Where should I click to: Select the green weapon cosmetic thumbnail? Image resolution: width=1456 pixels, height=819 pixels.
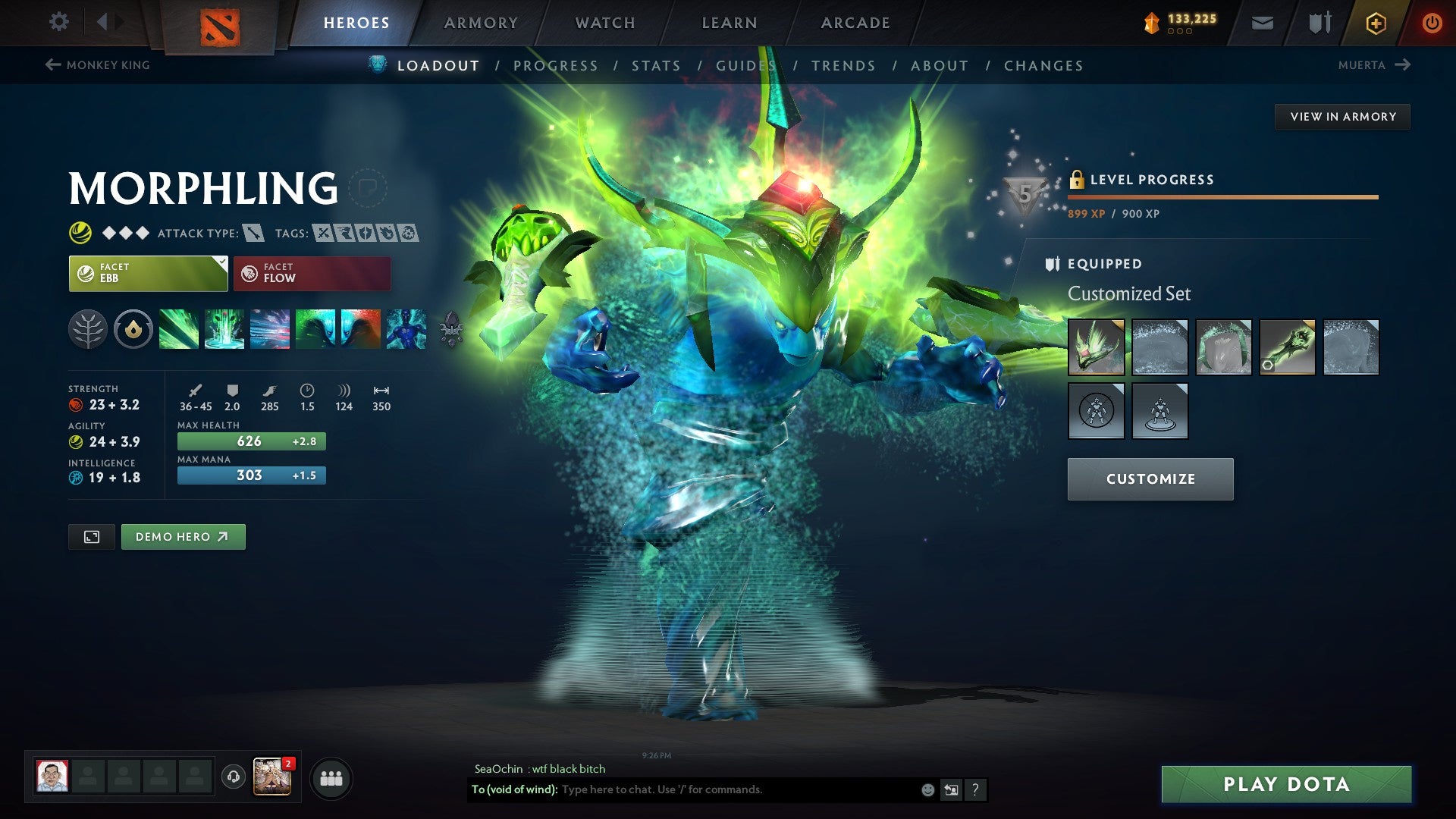(1288, 348)
